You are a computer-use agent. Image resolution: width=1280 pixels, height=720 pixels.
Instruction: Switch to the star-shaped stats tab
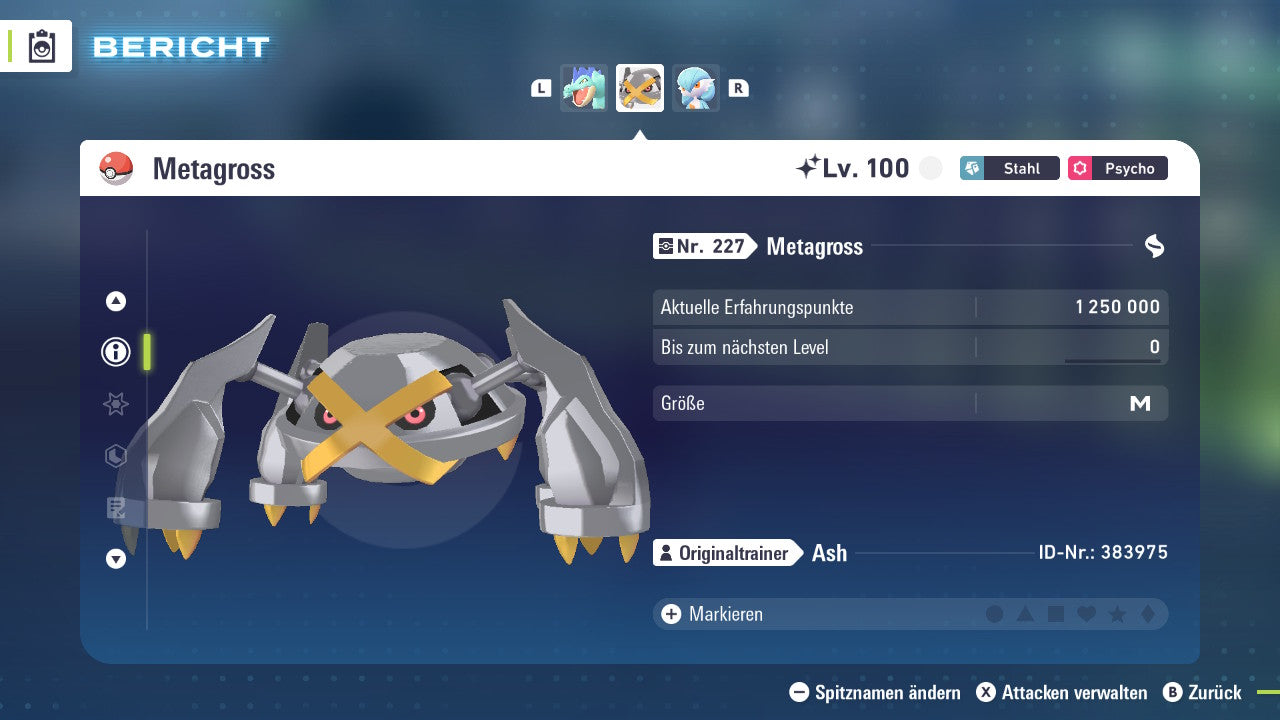116,404
